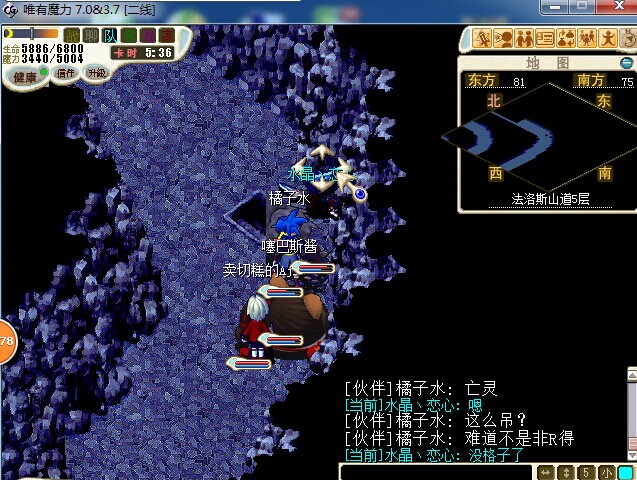Toggle the 队 team mode button
This screenshot has height=480, width=637.
point(110,35)
